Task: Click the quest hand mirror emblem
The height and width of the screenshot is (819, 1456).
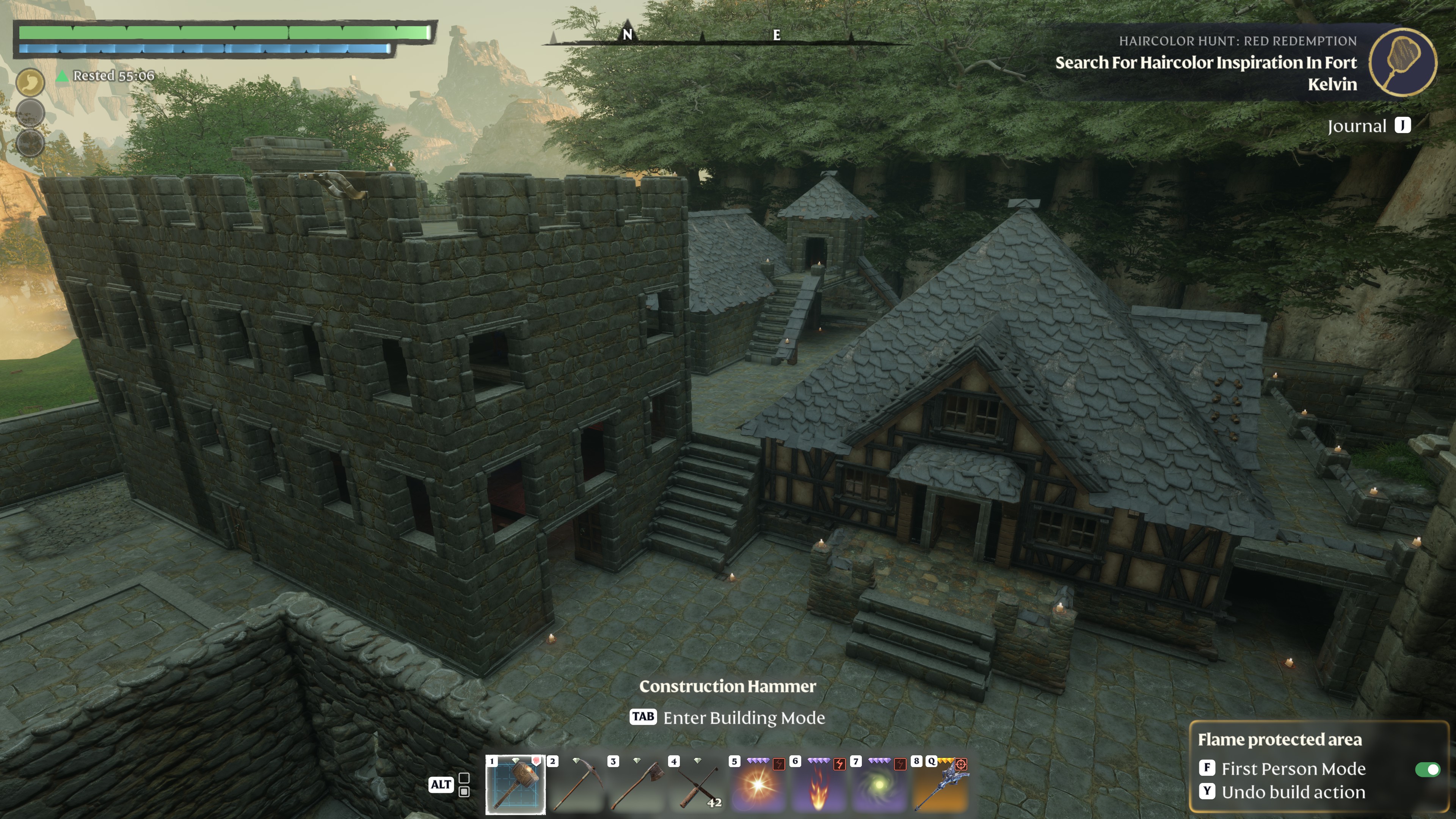Action: (x=1402, y=62)
